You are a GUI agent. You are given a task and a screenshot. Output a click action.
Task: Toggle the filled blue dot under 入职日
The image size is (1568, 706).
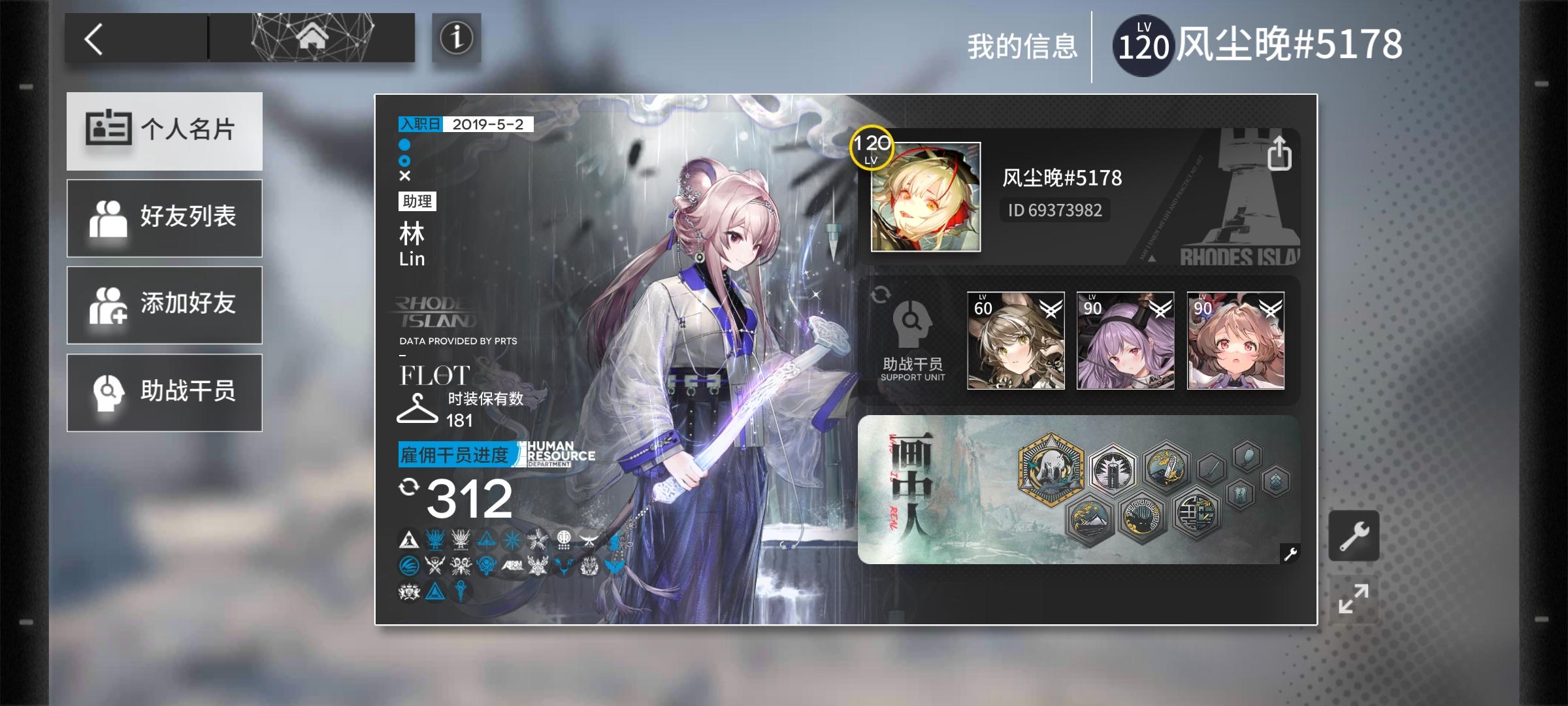[x=404, y=145]
